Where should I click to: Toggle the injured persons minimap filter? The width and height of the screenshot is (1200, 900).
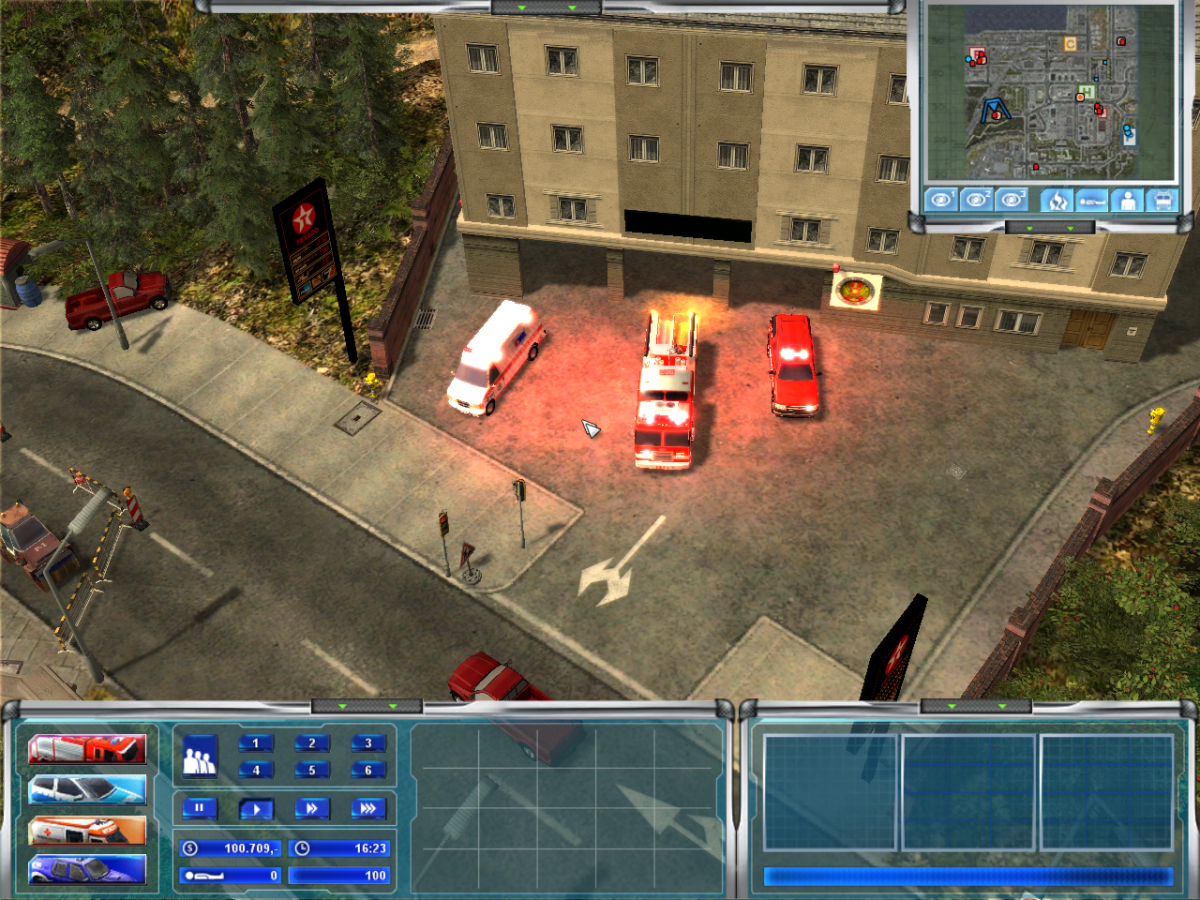click(x=1091, y=199)
